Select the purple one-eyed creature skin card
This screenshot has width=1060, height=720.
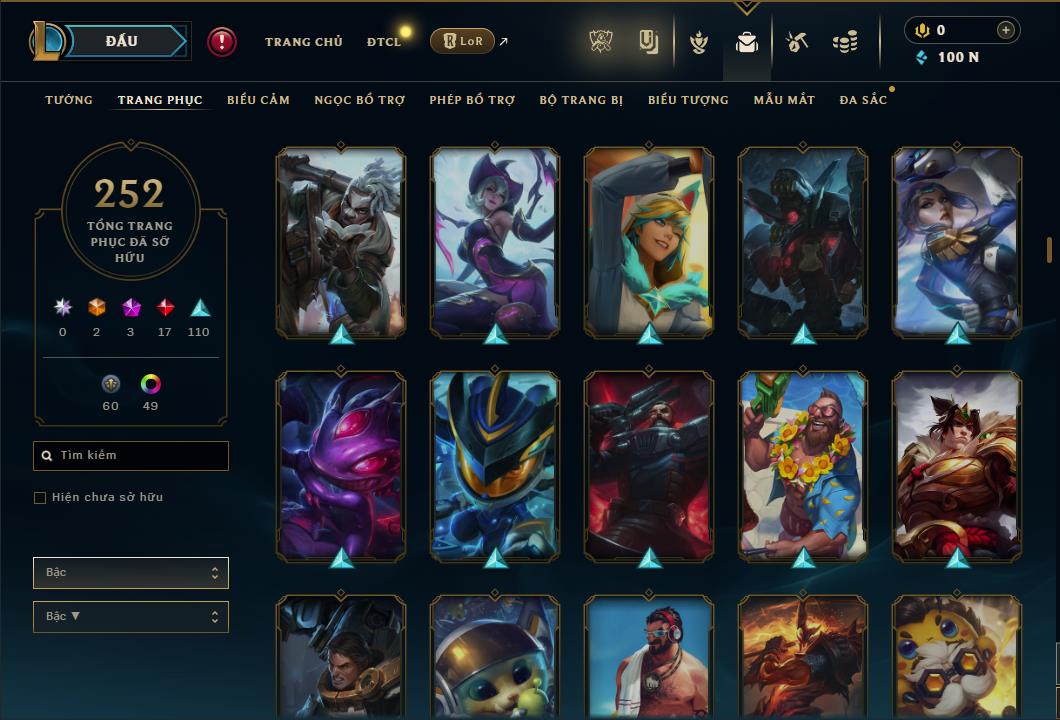click(x=342, y=465)
